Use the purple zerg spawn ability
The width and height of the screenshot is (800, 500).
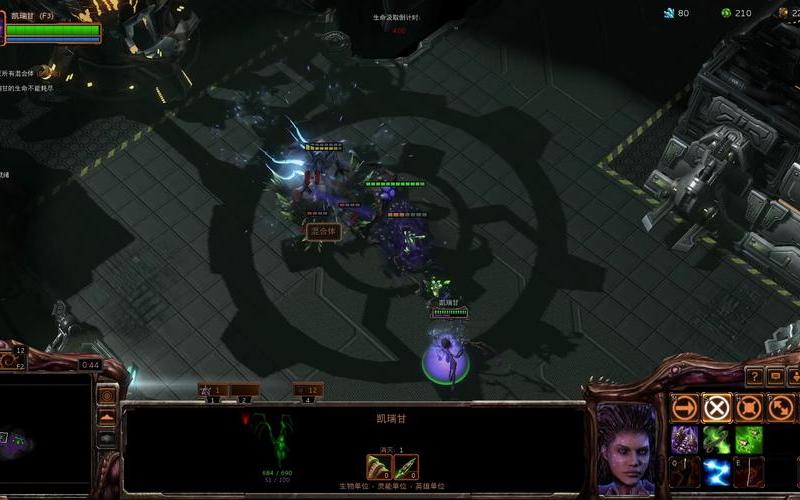click(x=684, y=439)
